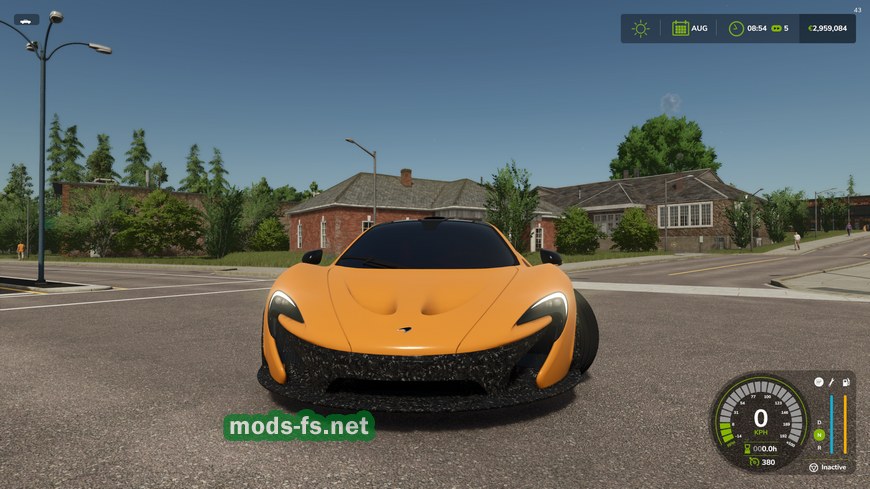
Task: Toggle the steering wheel Inactive indicator
Action: [x=813, y=467]
